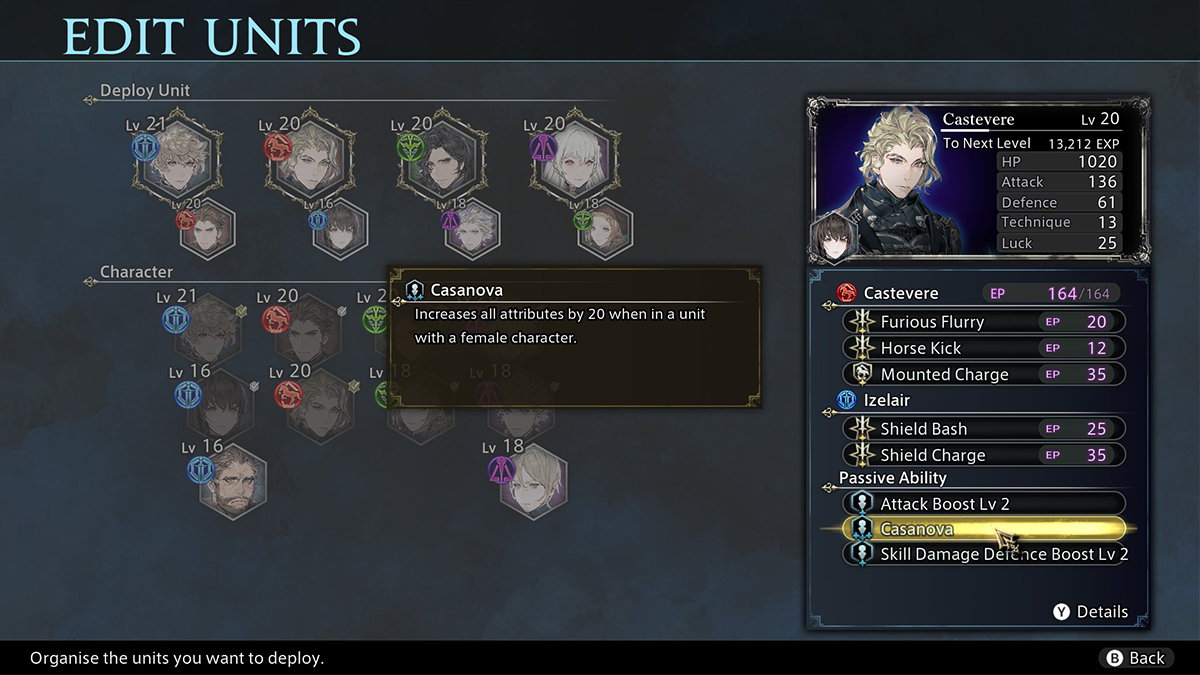This screenshot has width=1200, height=675.
Task: Select the Casanova passive ability
Action: (x=984, y=529)
